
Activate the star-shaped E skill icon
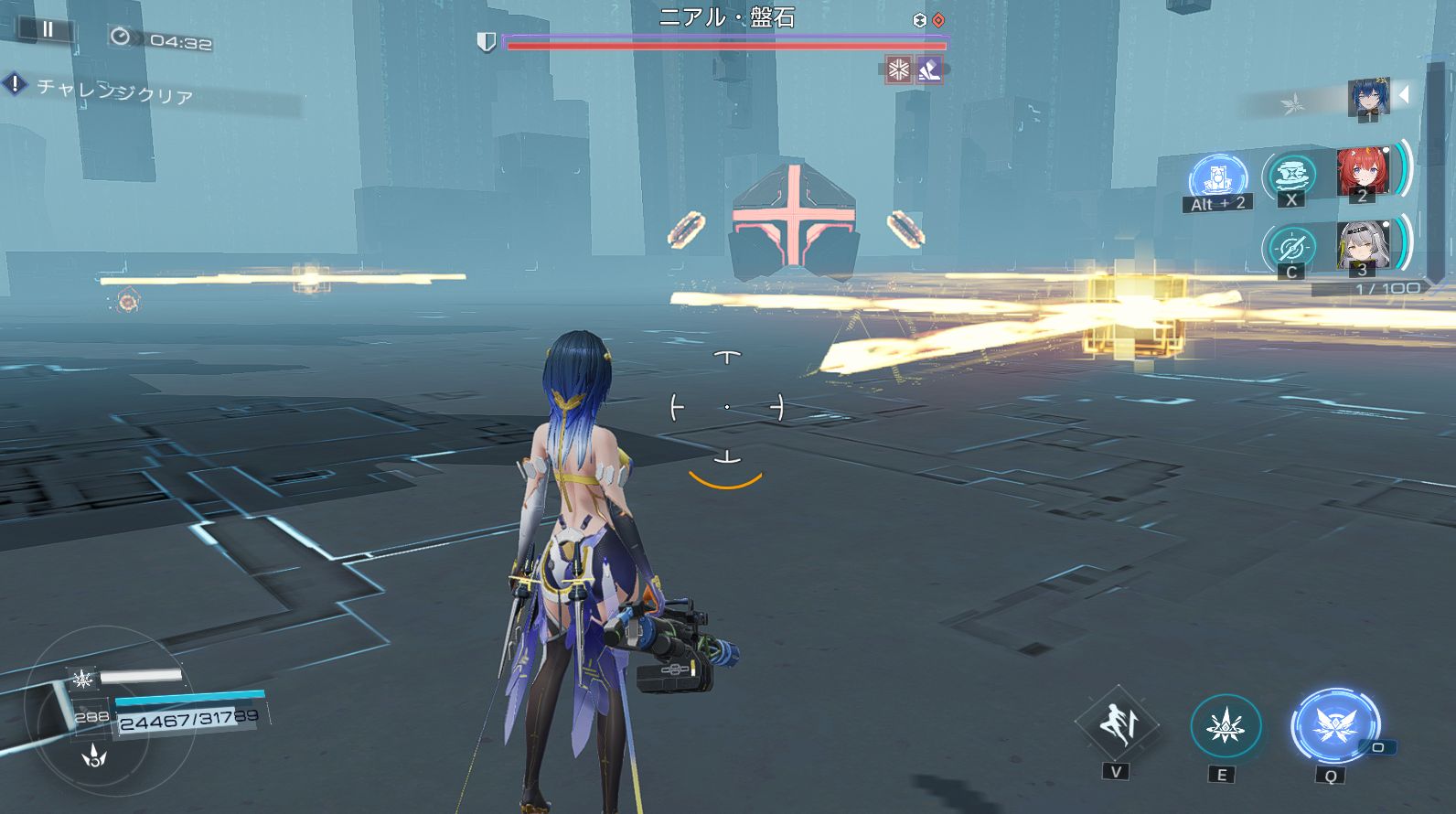click(1226, 727)
